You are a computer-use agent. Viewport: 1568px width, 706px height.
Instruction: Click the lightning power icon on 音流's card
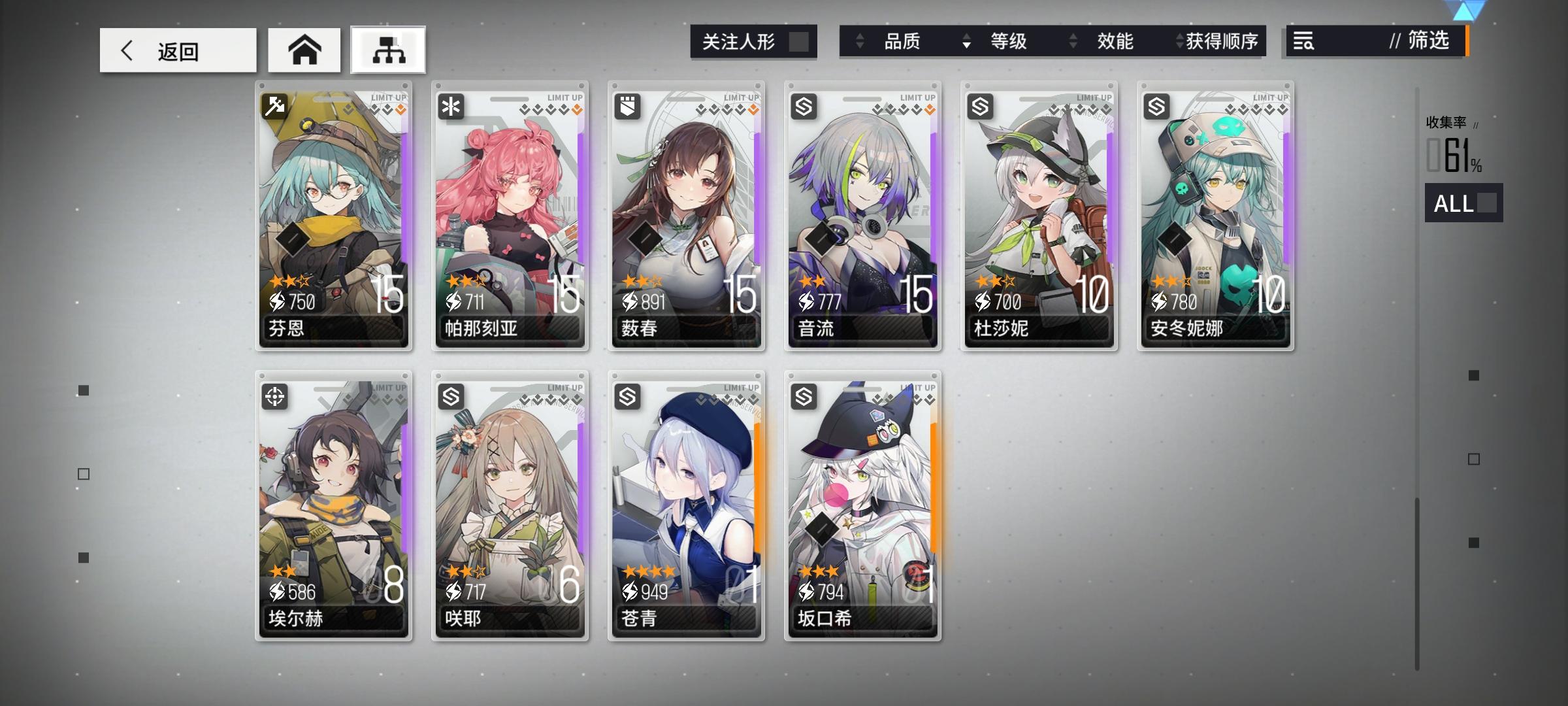click(808, 302)
